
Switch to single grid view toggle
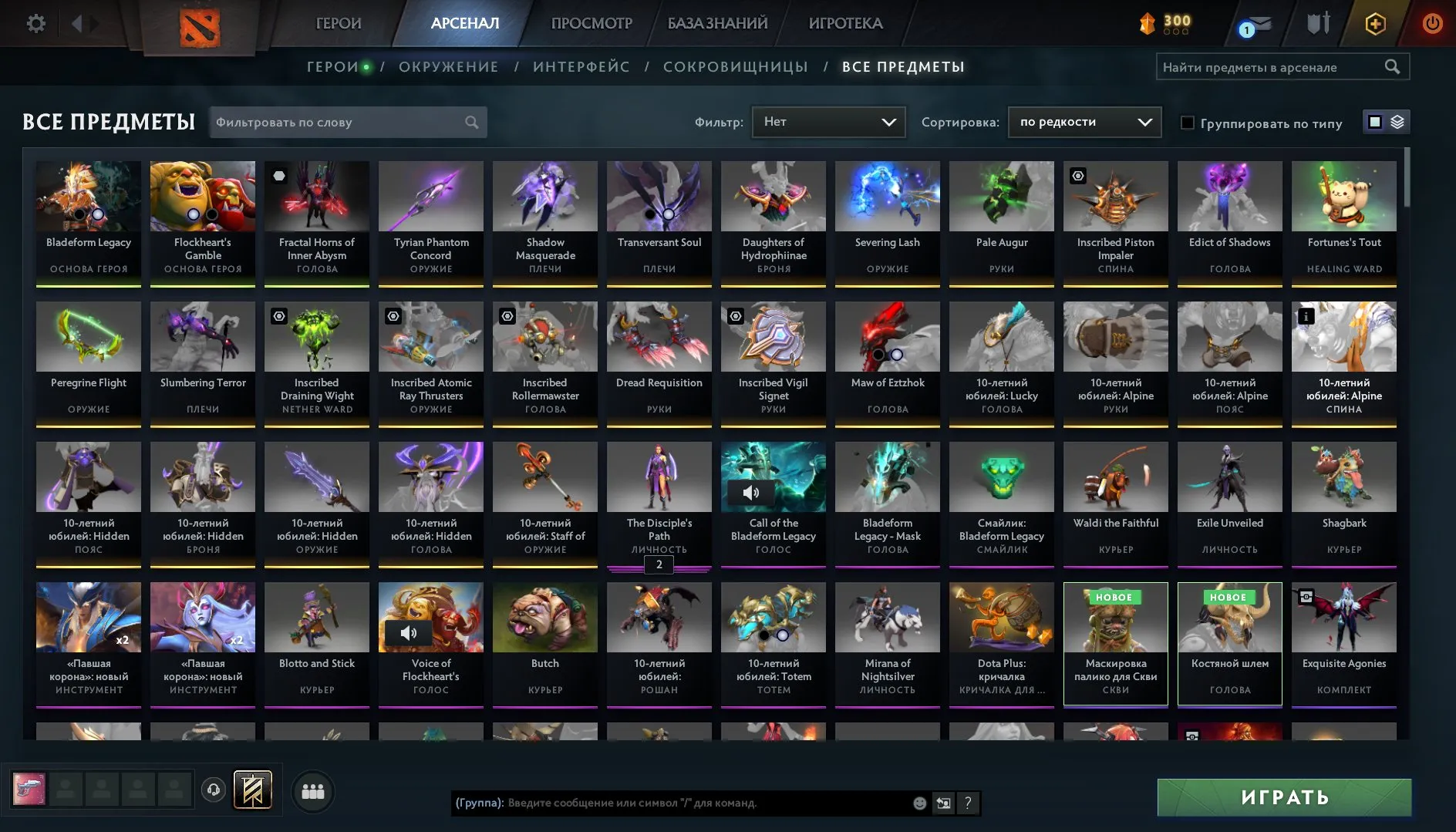click(1376, 122)
